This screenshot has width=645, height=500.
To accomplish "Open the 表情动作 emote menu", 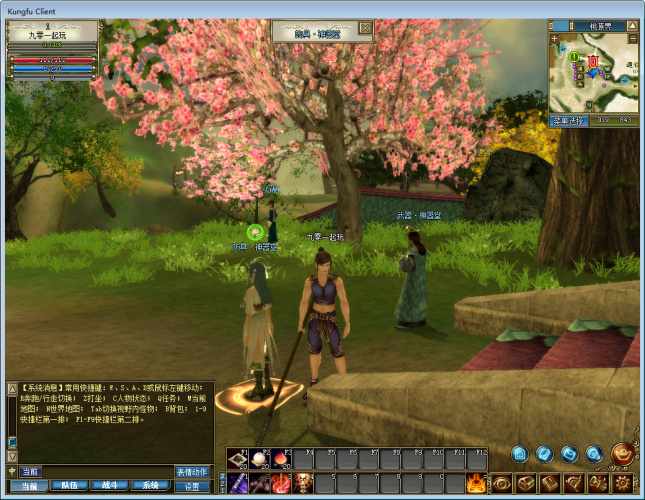I will tap(193, 471).
